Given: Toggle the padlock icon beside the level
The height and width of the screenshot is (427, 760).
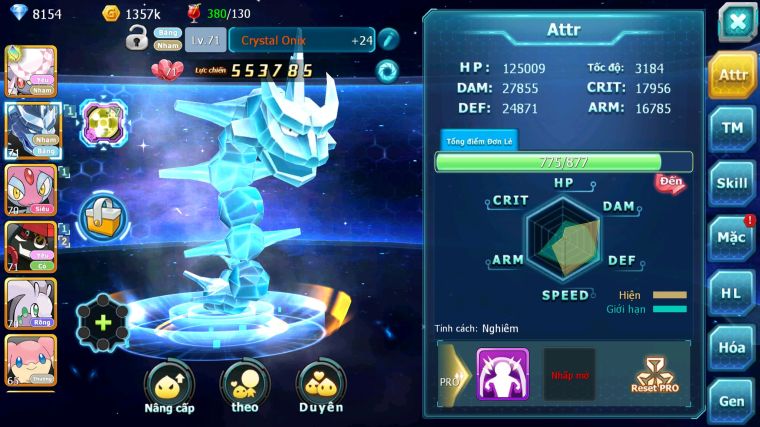Looking at the screenshot, I should coord(137,39).
